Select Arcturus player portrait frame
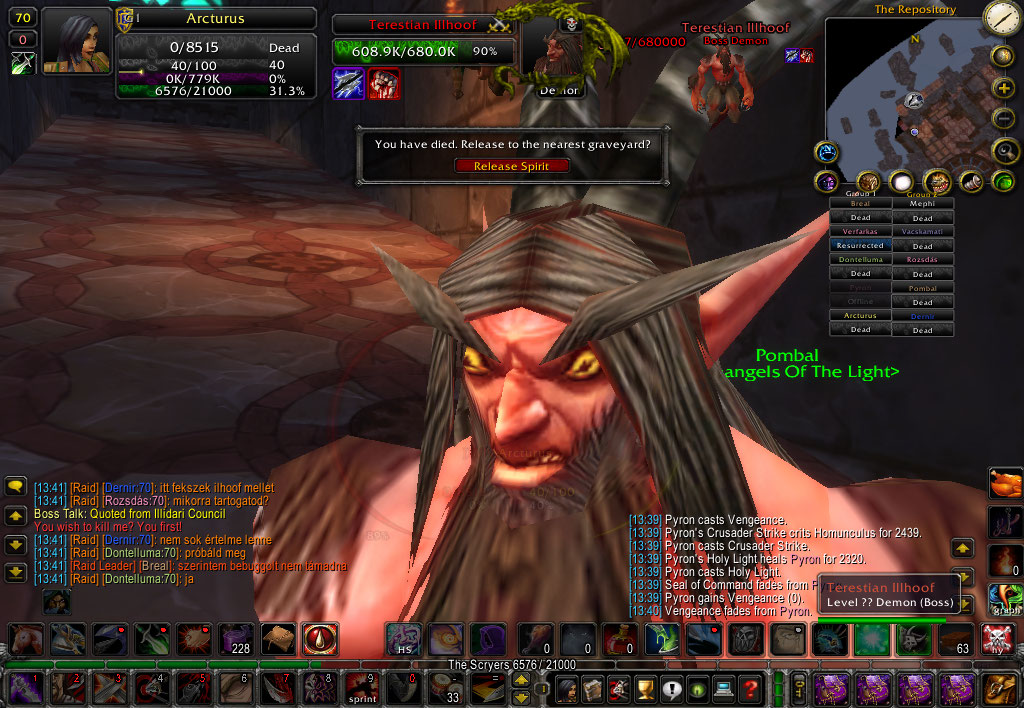This screenshot has height=708, width=1024. [75, 41]
